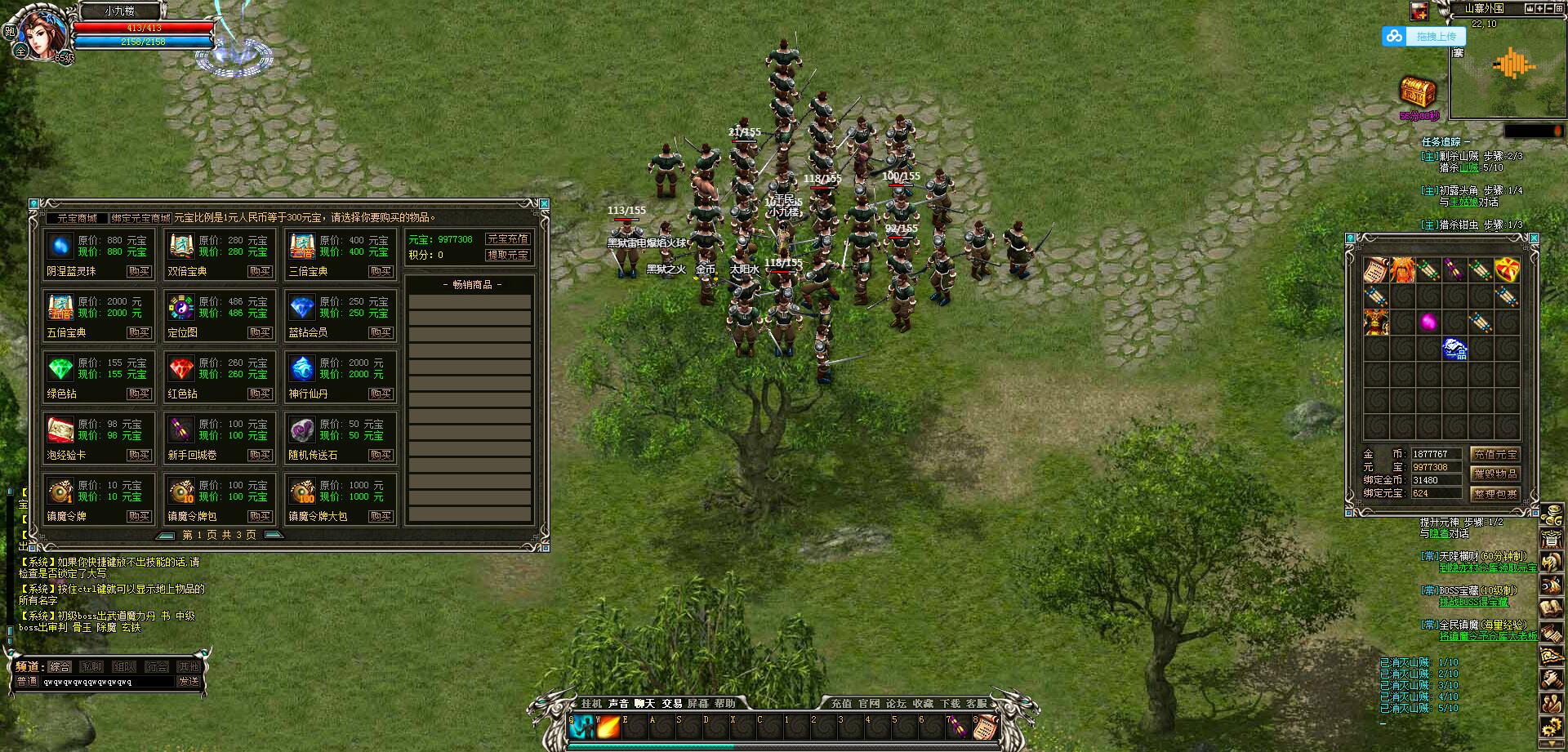Image resolution: width=1568 pixels, height=752 pixels.
Task: Go to the next shop page
Action: (x=274, y=535)
